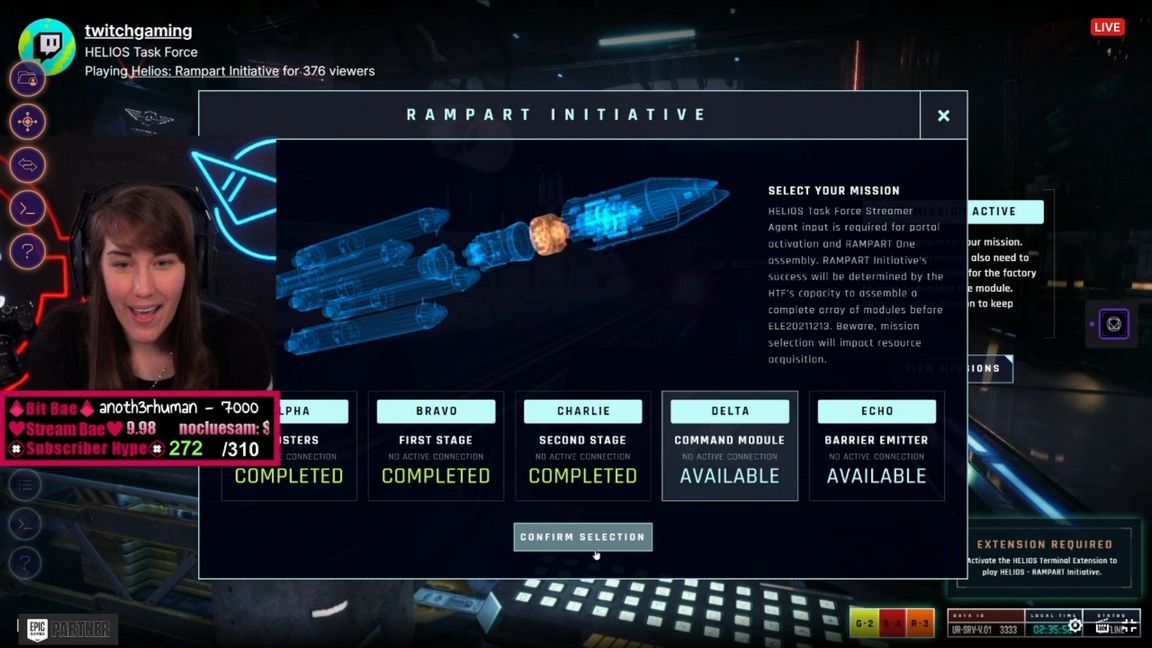Select the Bravo First Stage mission
This screenshot has height=648, width=1152.
pyautogui.click(x=436, y=445)
